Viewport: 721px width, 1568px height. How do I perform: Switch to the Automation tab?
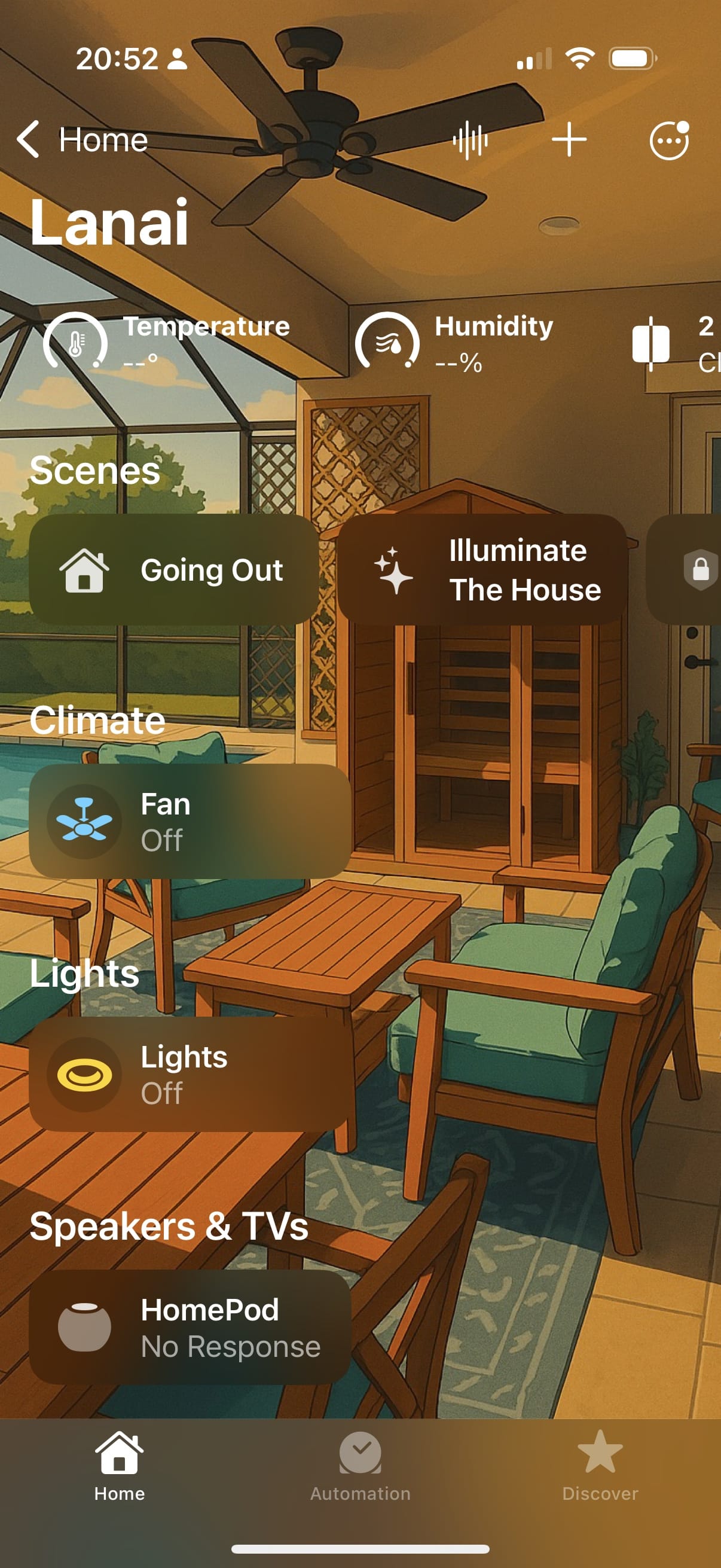(360, 1467)
